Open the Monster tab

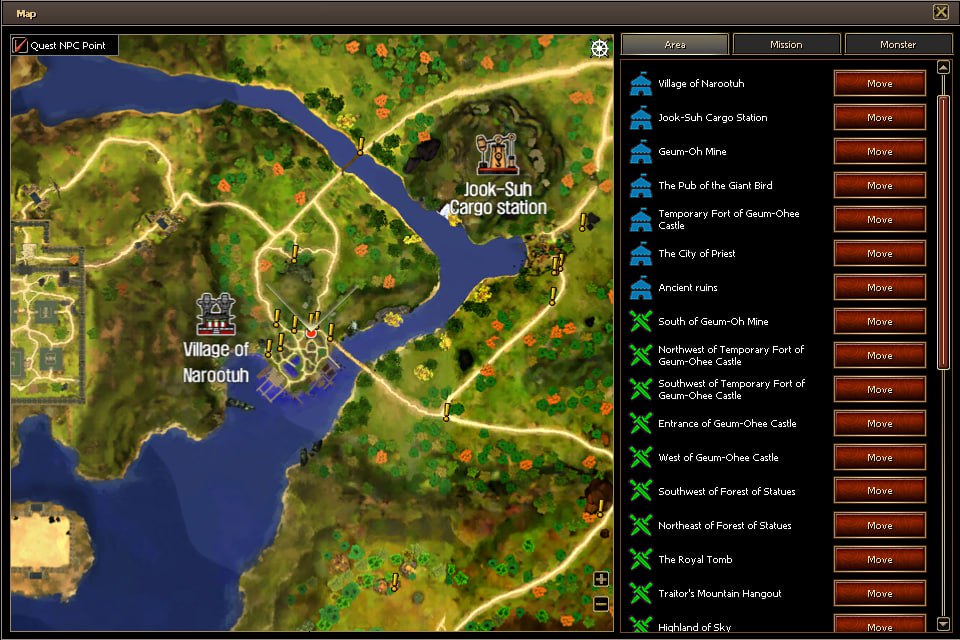[x=897, y=44]
